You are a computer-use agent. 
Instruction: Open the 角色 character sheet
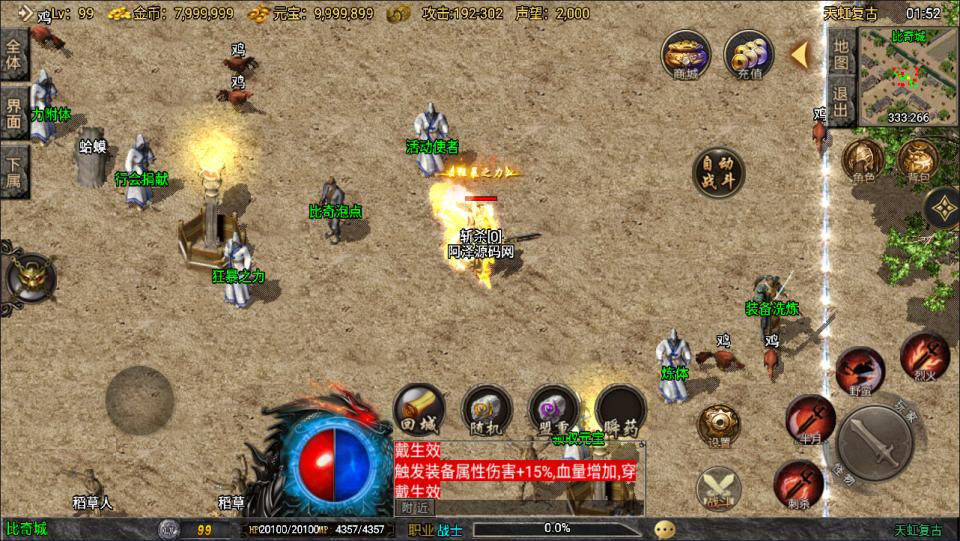point(862,160)
